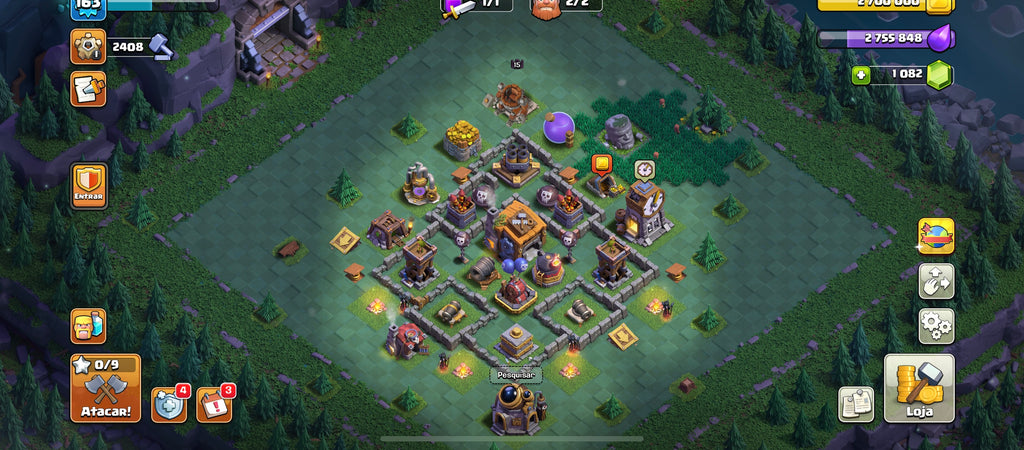Tap the bearded hero icon in the top bar
This screenshot has width=1024, height=450.
tap(545, 6)
